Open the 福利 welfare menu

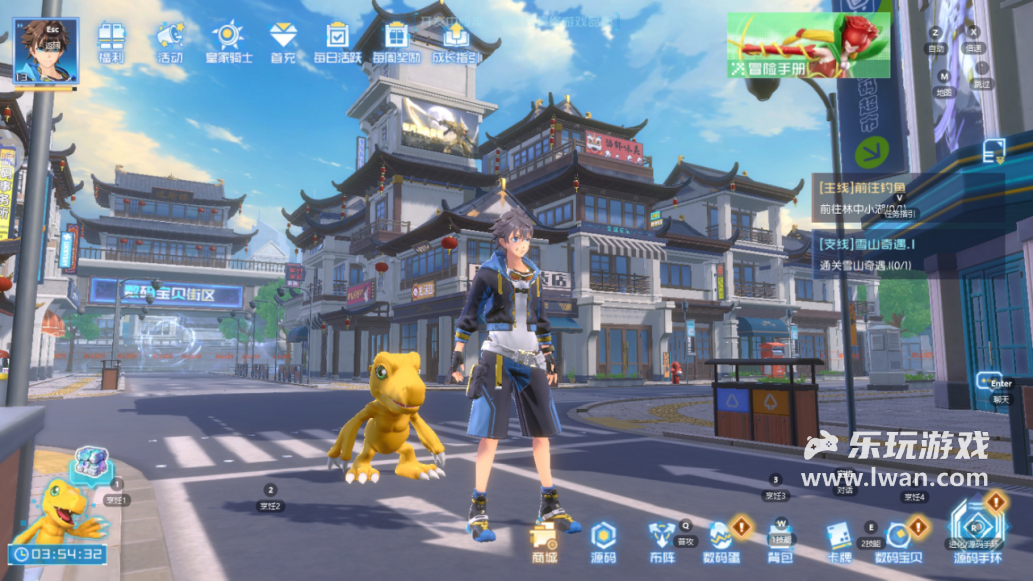[112, 40]
